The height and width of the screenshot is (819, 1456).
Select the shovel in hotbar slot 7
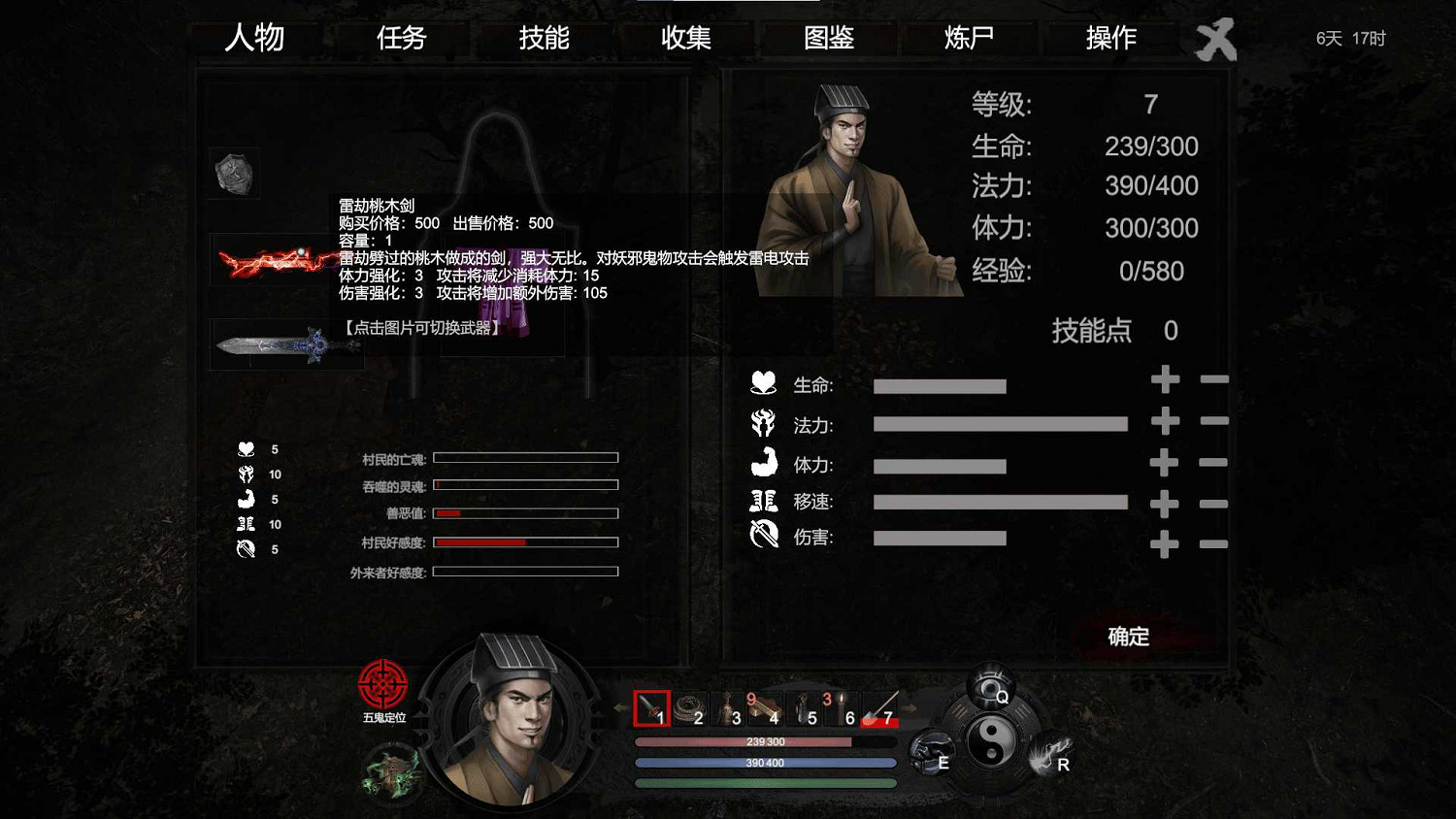[x=878, y=709]
